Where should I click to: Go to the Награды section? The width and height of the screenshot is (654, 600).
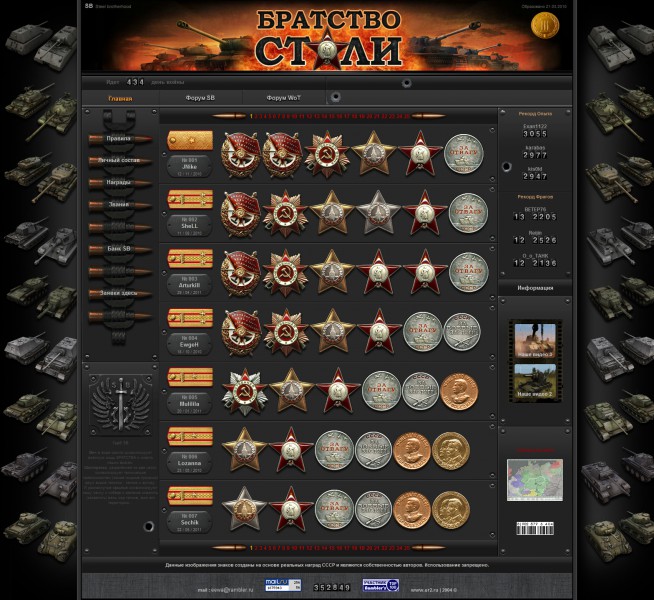click(x=119, y=183)
